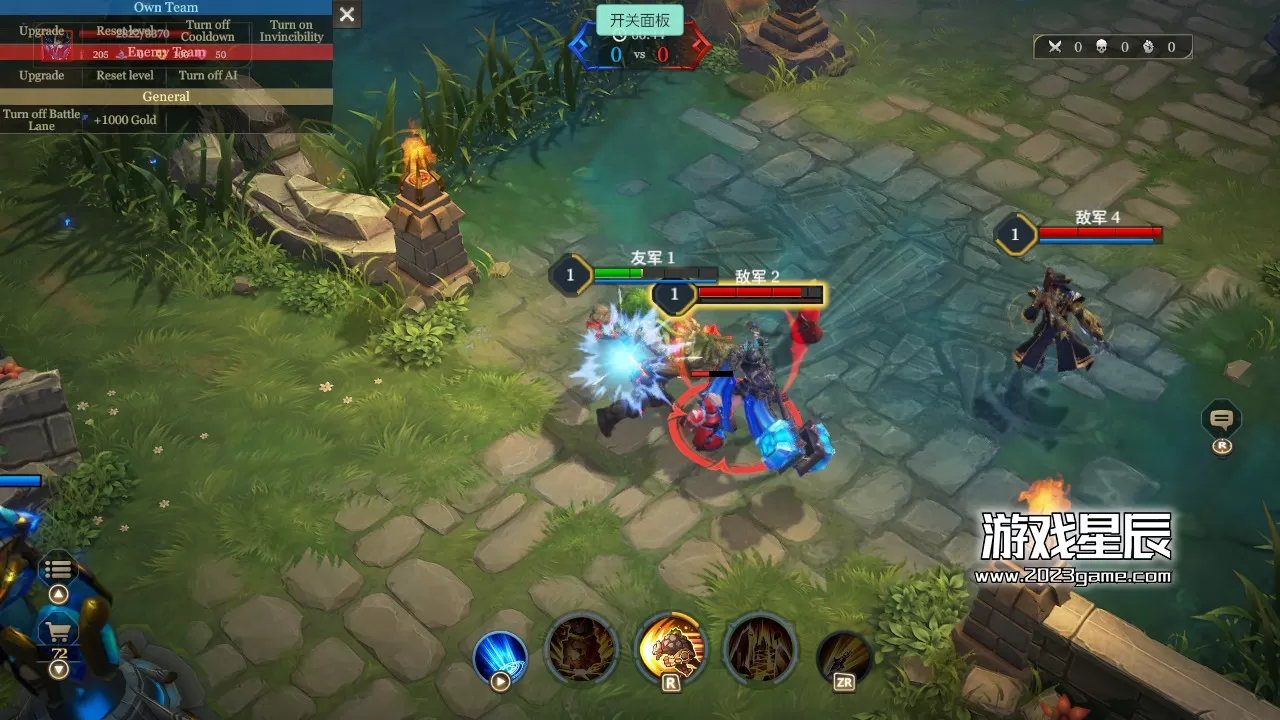Select the dark cracked-ground skill left of the golem

581,649
